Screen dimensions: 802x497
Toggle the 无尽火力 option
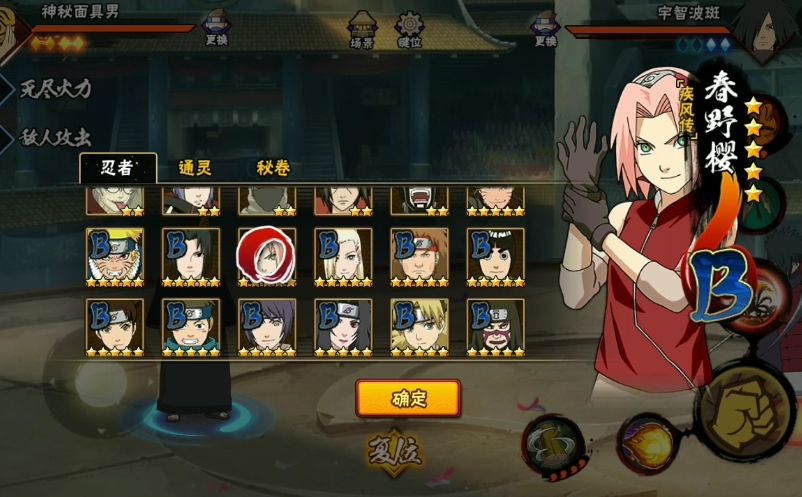coord(55,88)
